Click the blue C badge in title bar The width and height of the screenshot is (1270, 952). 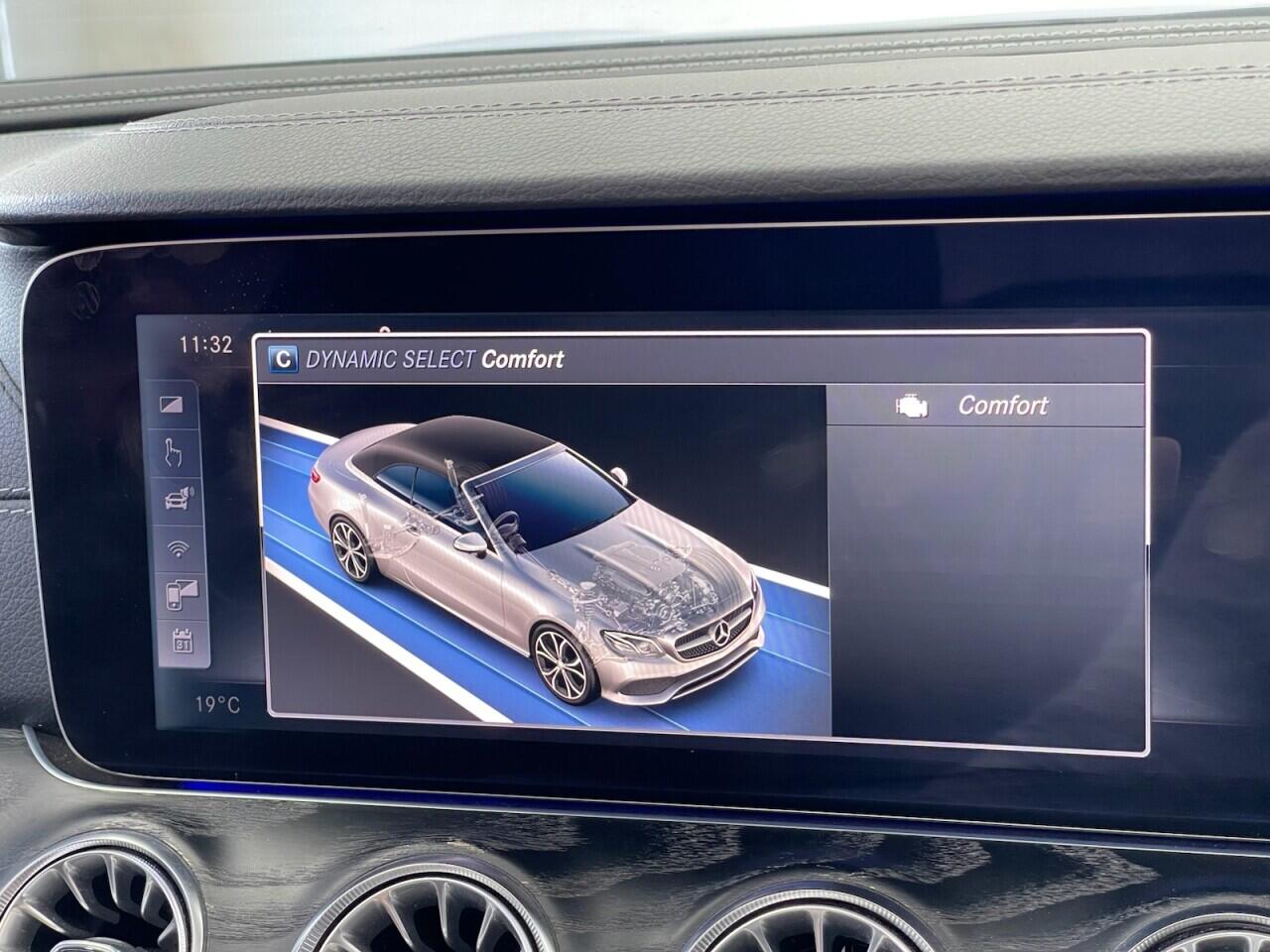tap(283, 360)
